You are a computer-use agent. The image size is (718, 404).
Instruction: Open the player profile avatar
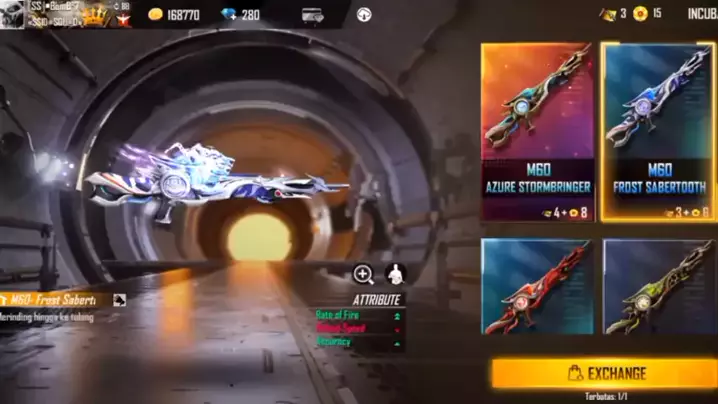[12, 14]
